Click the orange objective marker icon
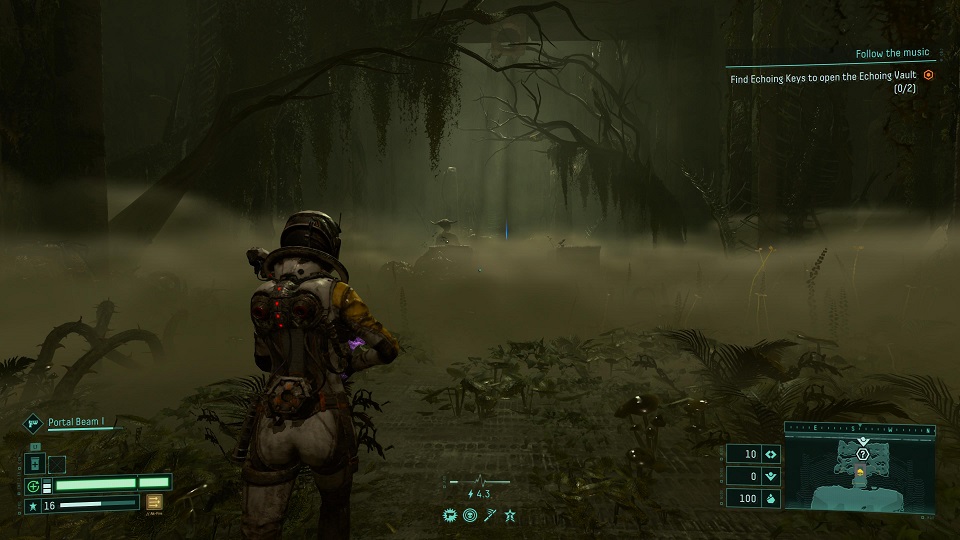This screenshot has height=540, width=960. (x=928, y=75)
